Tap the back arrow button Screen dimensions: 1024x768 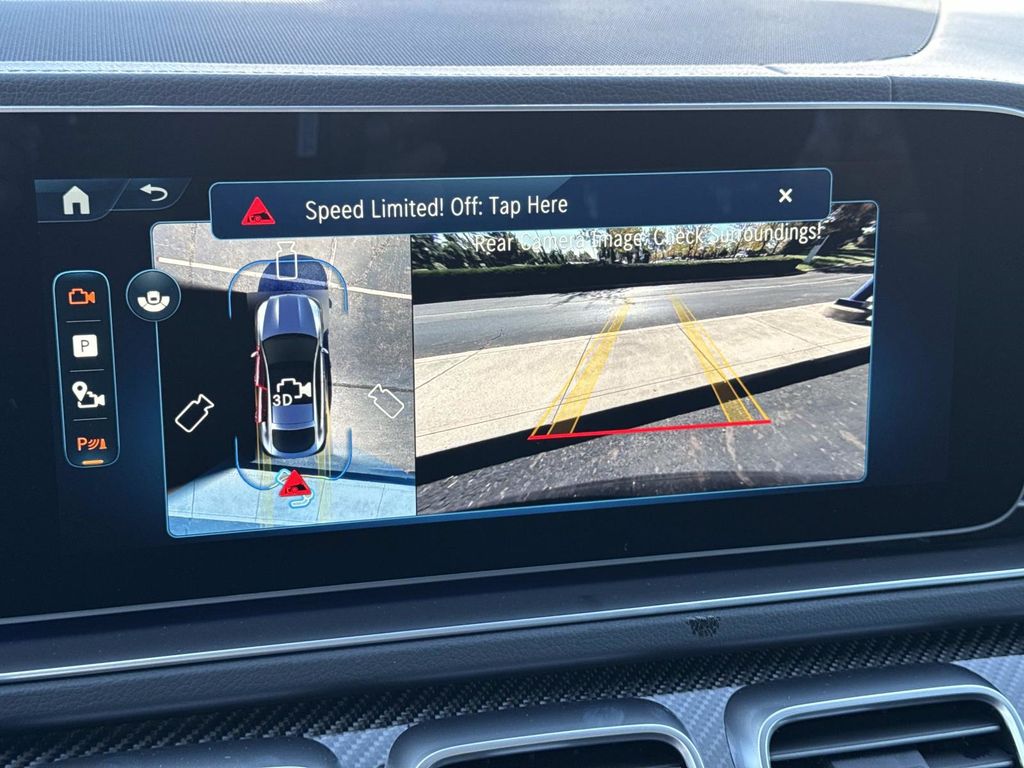tap(154, 193)
